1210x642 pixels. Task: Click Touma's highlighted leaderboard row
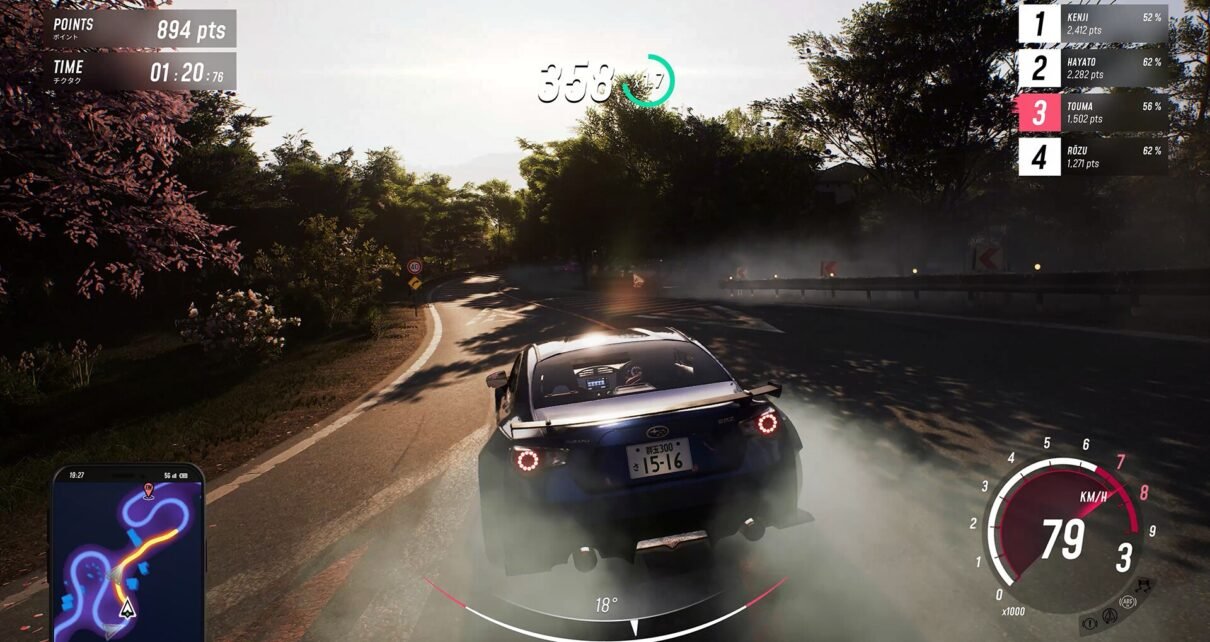point(1092,112)
